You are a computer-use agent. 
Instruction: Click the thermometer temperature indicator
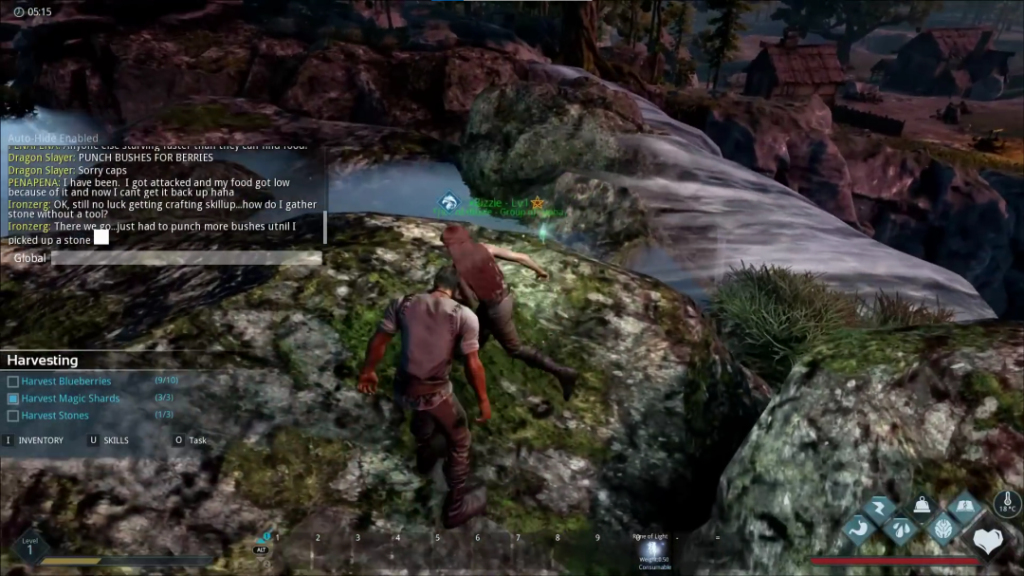tap(1006, 504)
